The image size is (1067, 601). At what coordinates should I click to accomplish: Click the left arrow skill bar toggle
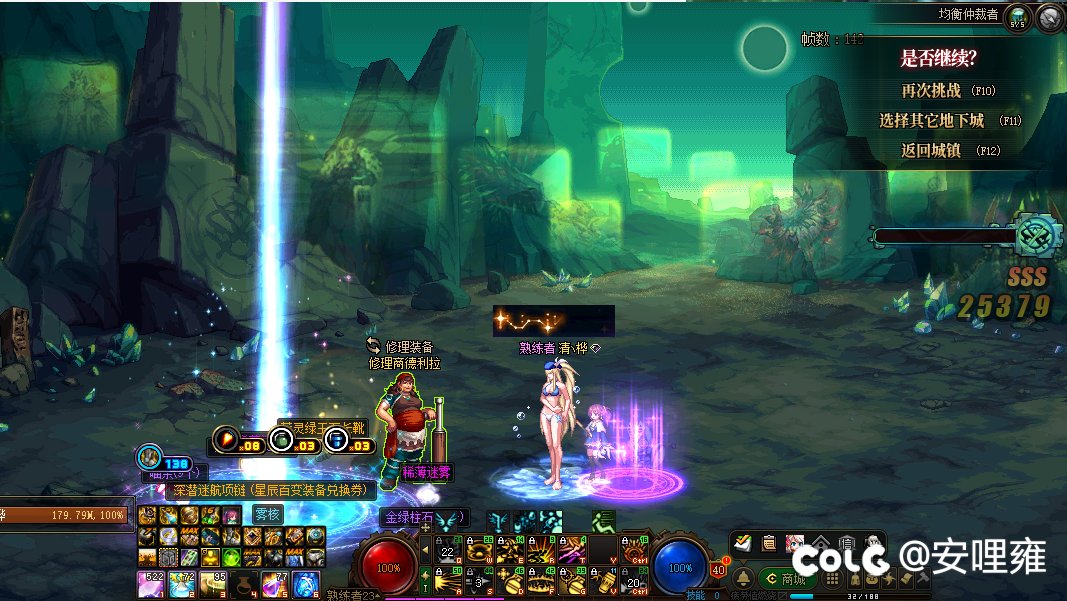[x=426, y=549]
